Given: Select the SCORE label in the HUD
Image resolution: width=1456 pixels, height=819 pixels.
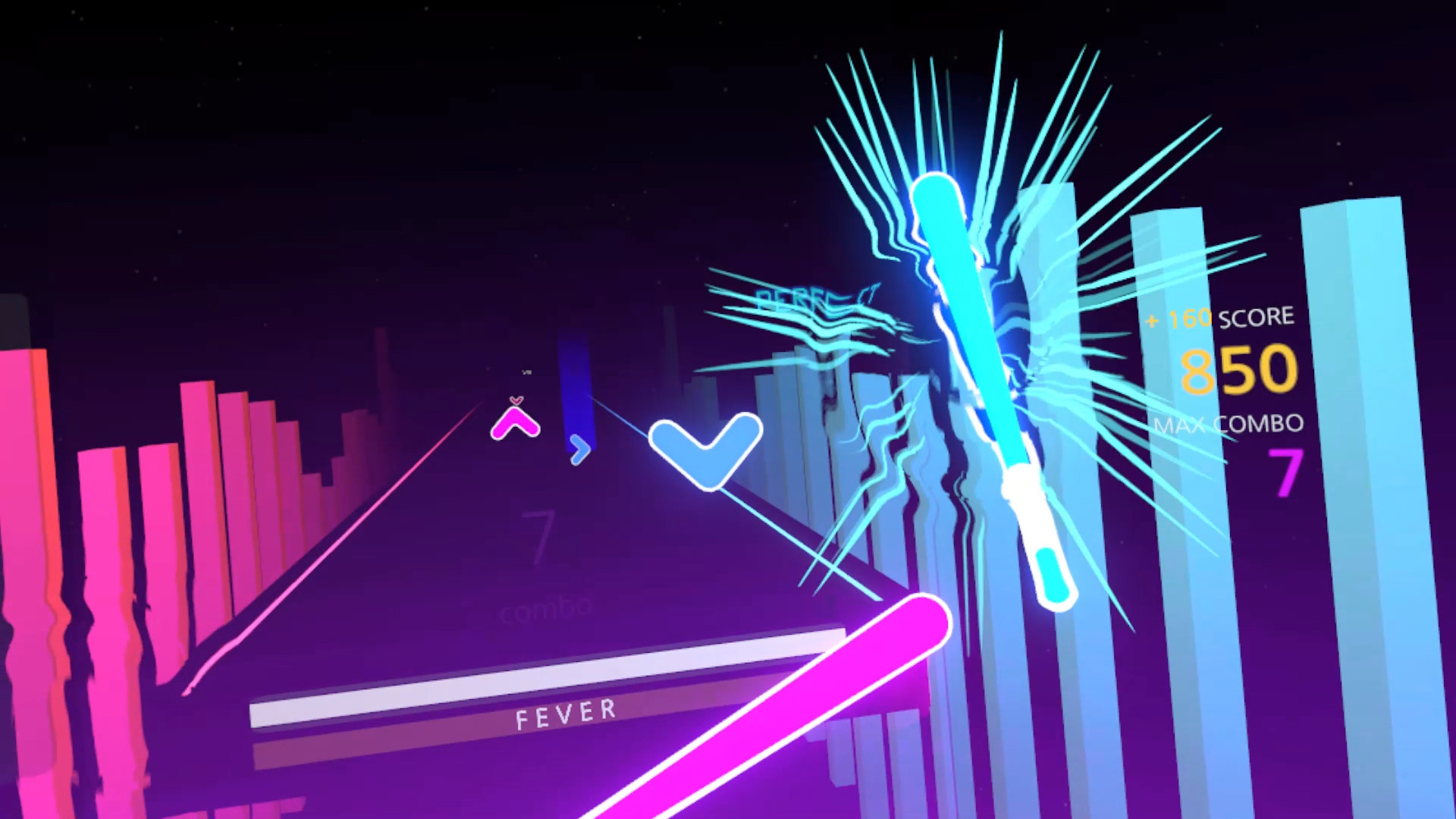Looking at the screenshot, I should click(1258, 316).
